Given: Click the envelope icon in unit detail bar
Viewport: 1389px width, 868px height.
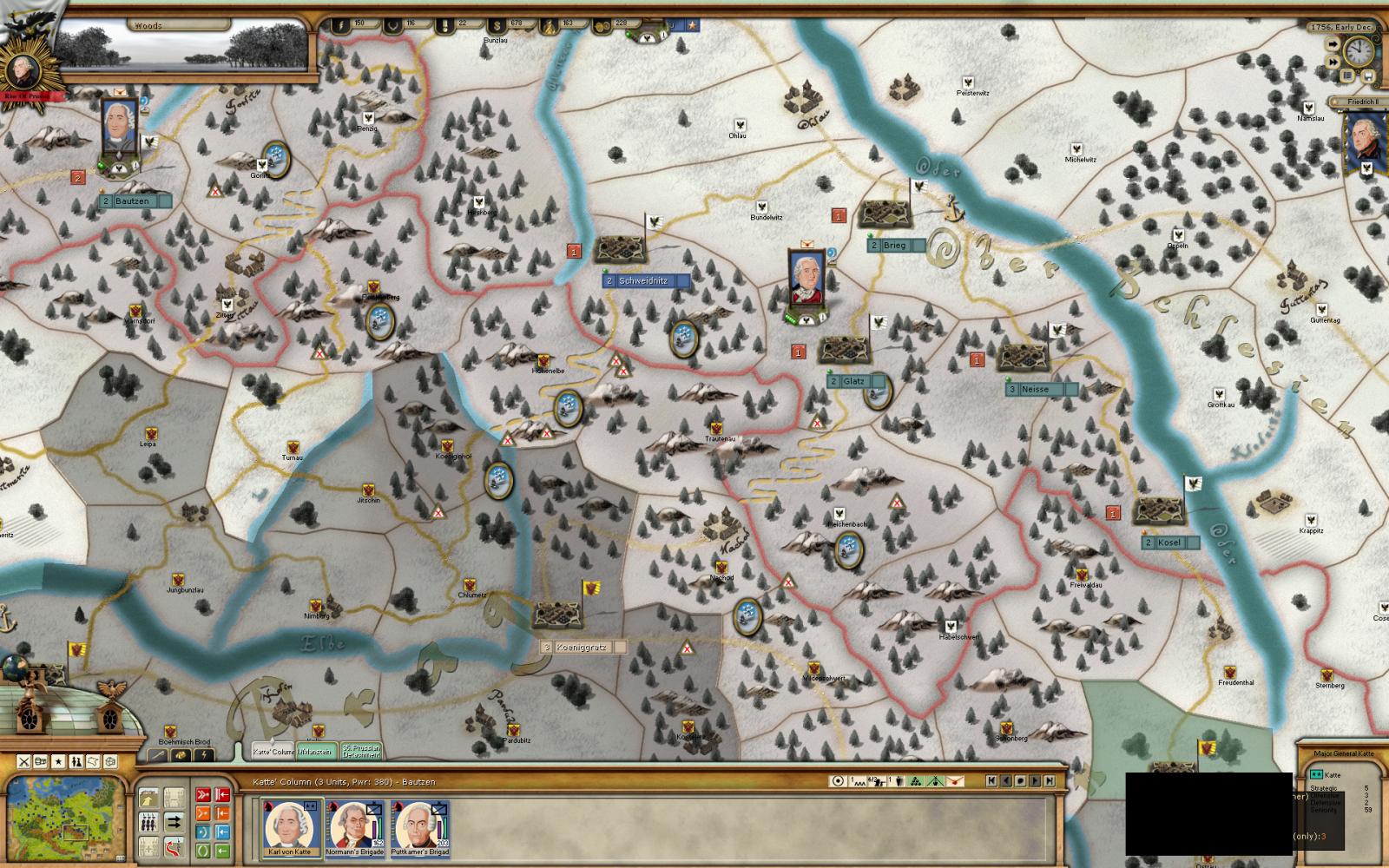Looking at the screenshot, I should pos(956,781).
